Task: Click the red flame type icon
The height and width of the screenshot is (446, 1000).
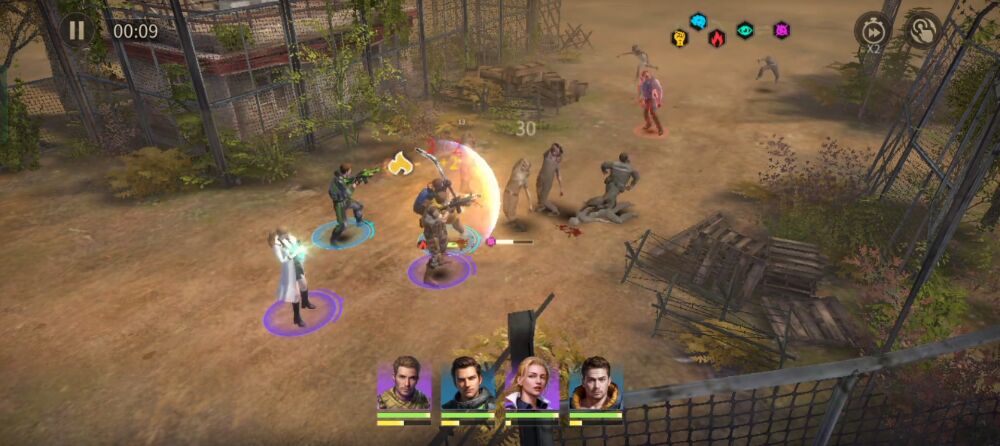Action: tap(716, 38)
